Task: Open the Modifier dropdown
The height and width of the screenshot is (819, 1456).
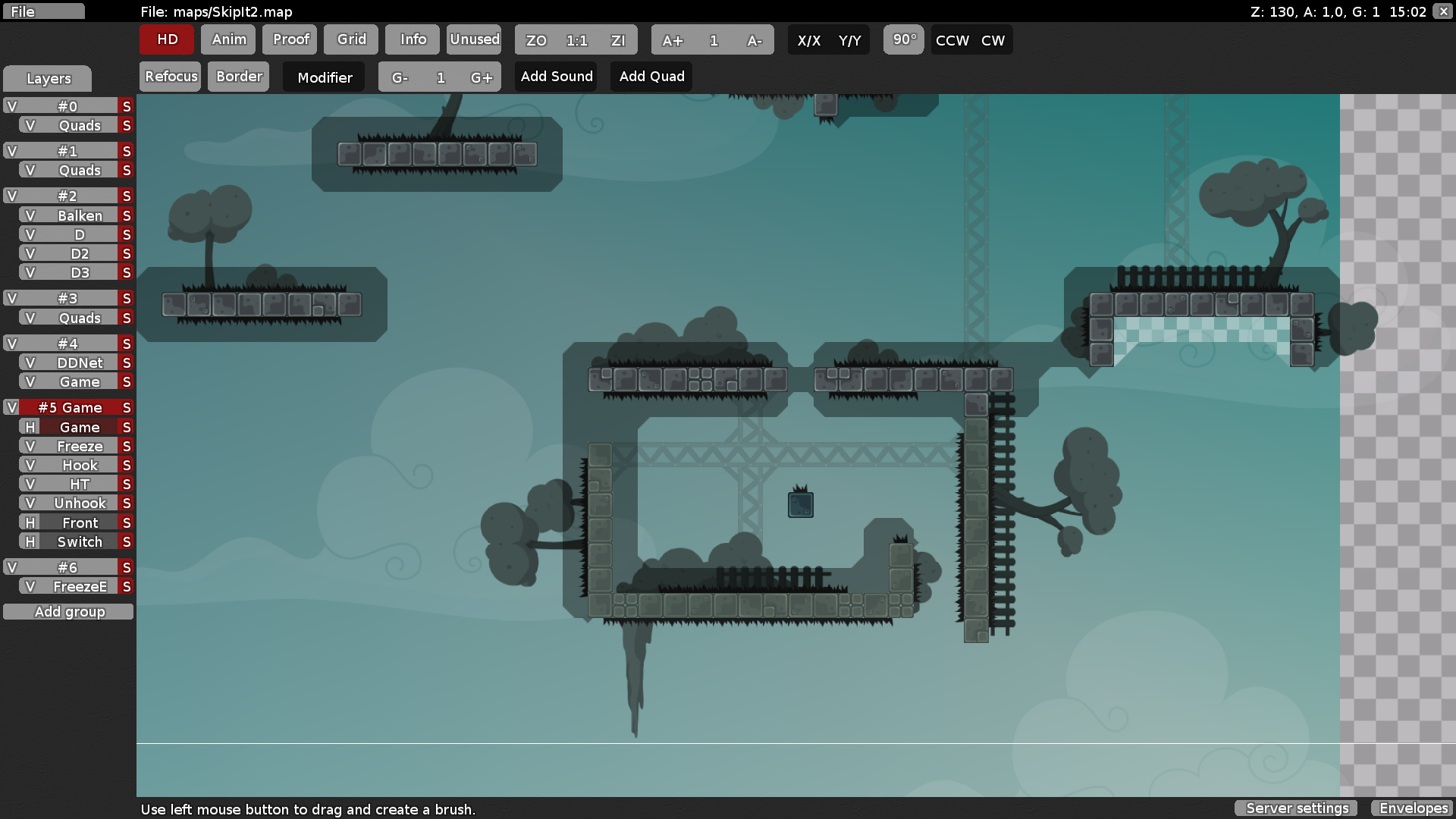Action: [x=324, y=77]
